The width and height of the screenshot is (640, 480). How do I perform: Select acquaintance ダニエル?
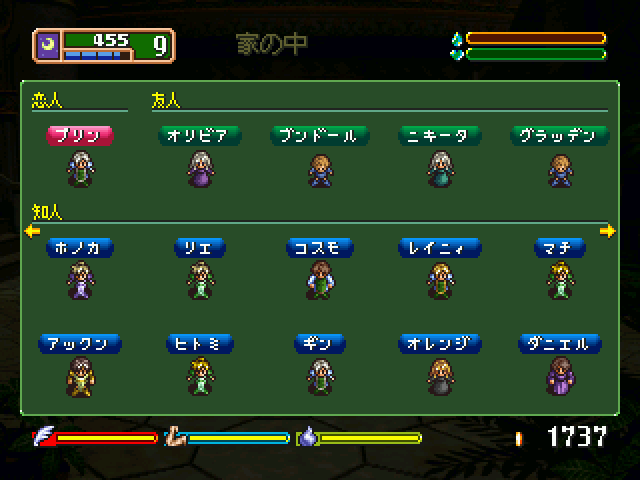click(x=559, y=343)
